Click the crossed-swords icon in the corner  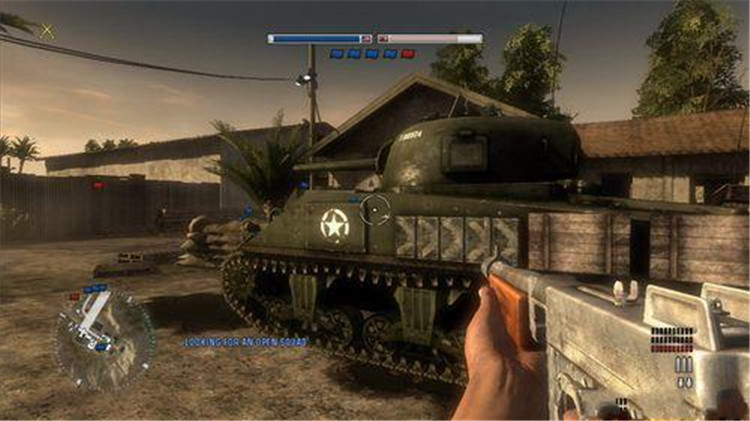point(46,30)
